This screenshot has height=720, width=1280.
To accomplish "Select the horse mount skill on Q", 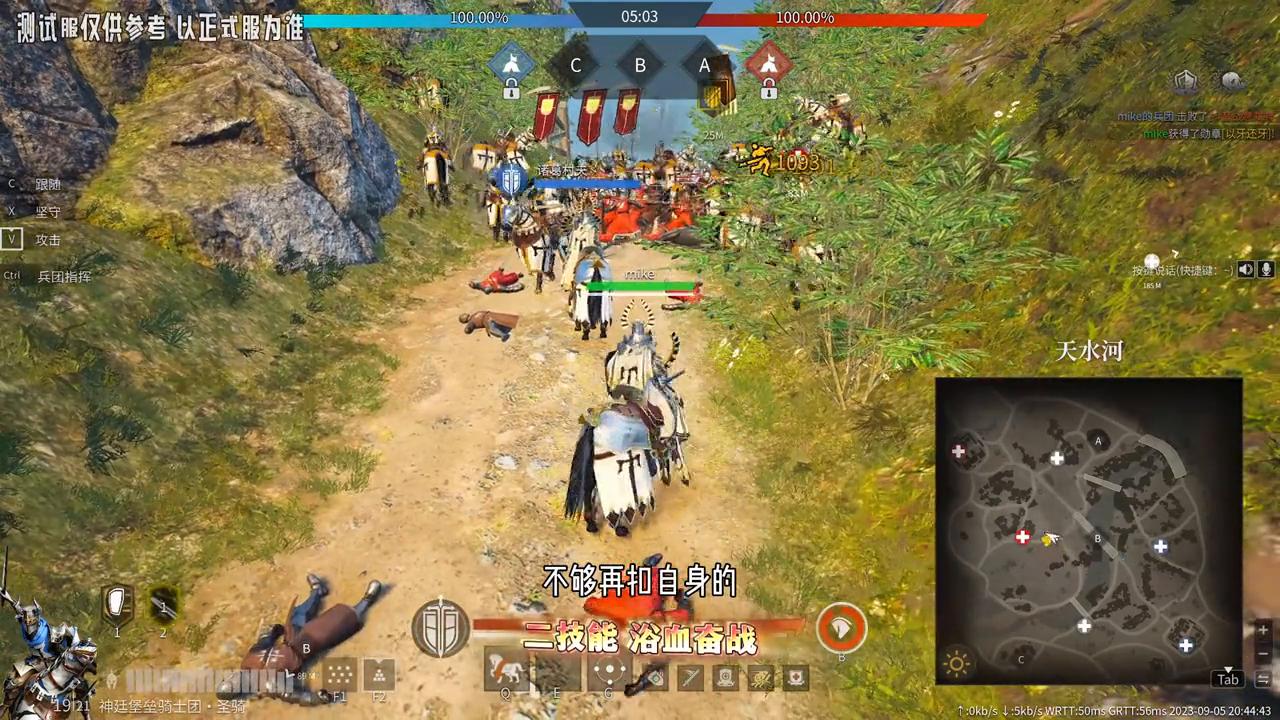I will tap(507, 670).
